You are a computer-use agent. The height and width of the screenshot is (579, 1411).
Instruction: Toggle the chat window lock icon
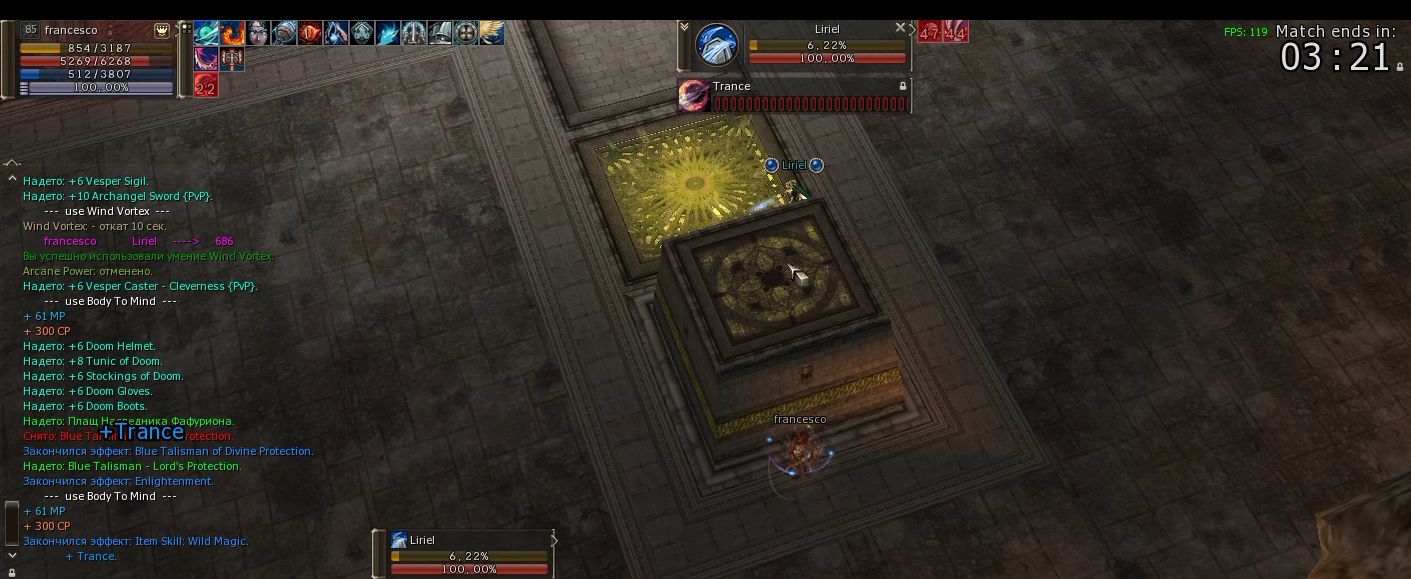click(12, 573)
